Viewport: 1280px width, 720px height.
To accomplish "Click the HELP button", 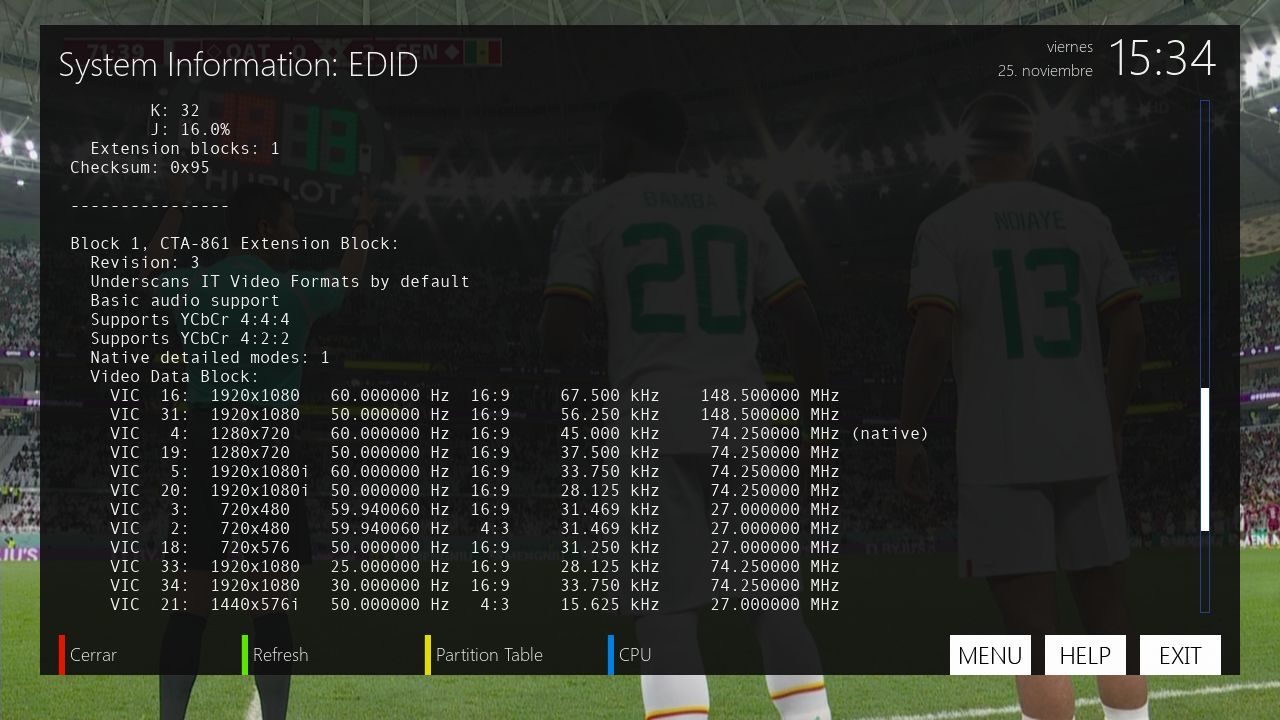I will click(x=1085, y=655).
